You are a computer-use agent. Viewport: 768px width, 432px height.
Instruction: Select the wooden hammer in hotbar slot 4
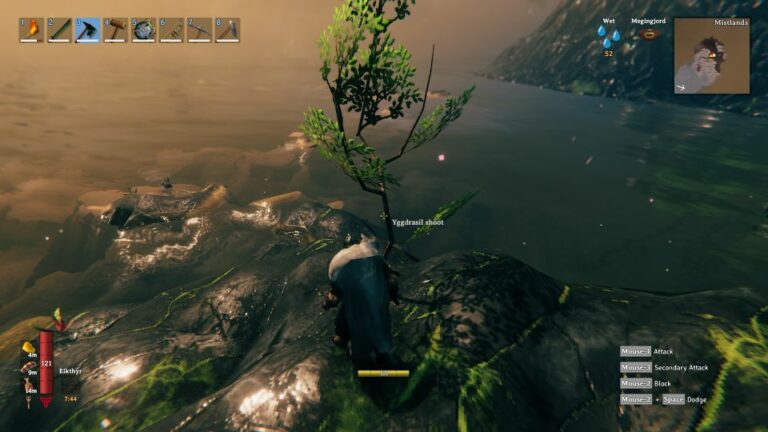point(115,29)
